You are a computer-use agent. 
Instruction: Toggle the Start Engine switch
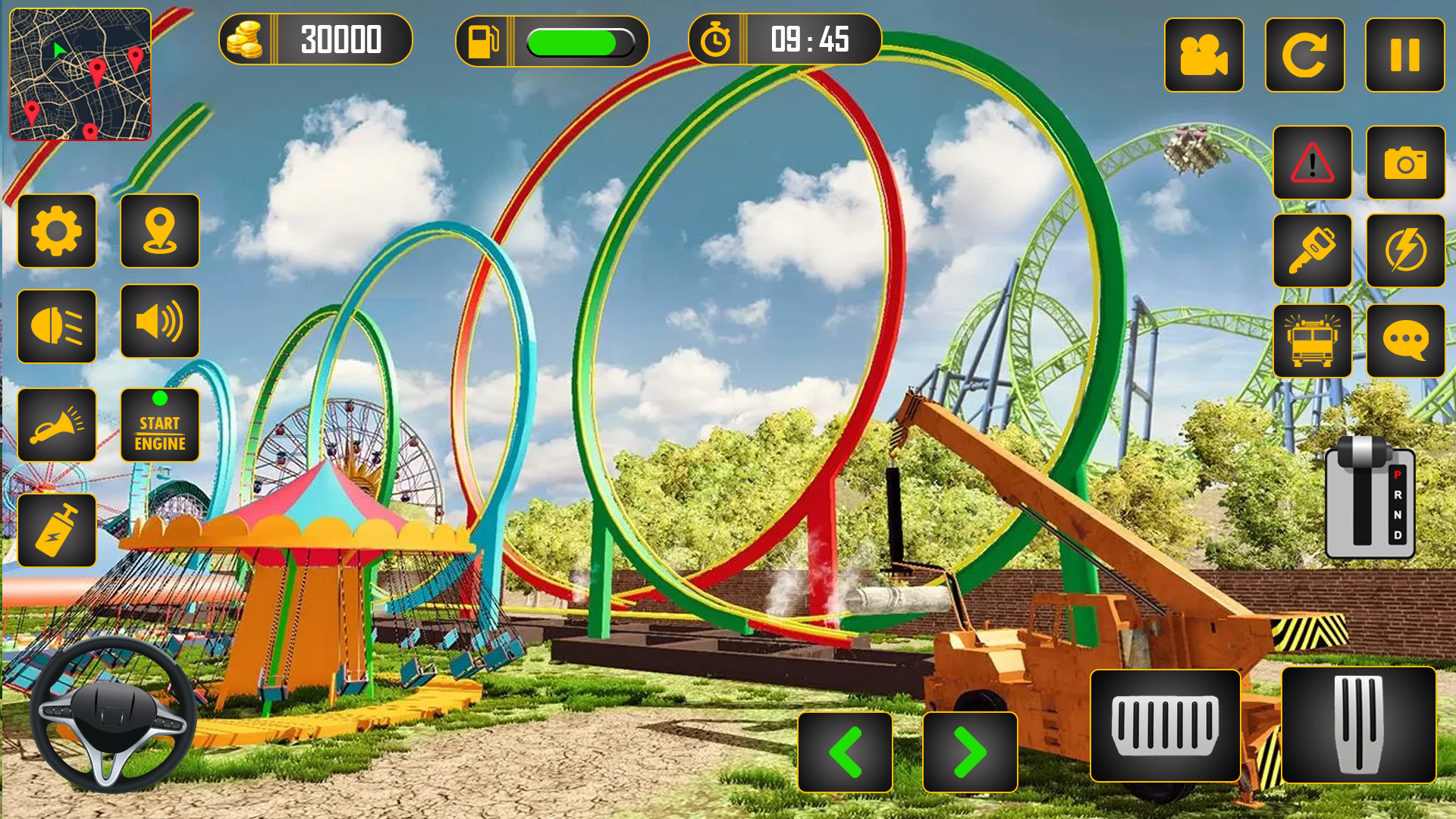click(160, 425)
